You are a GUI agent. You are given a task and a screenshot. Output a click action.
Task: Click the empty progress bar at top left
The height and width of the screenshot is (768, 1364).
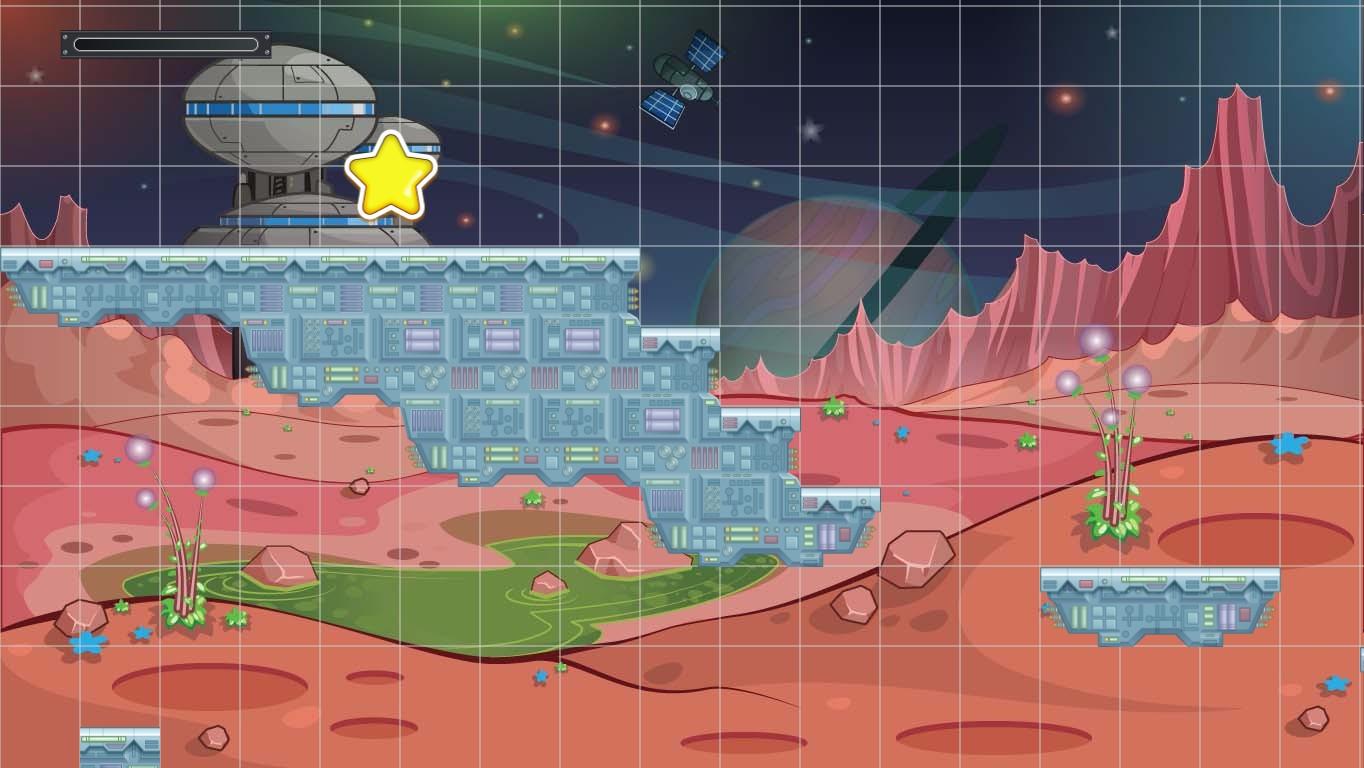[165, 42]
